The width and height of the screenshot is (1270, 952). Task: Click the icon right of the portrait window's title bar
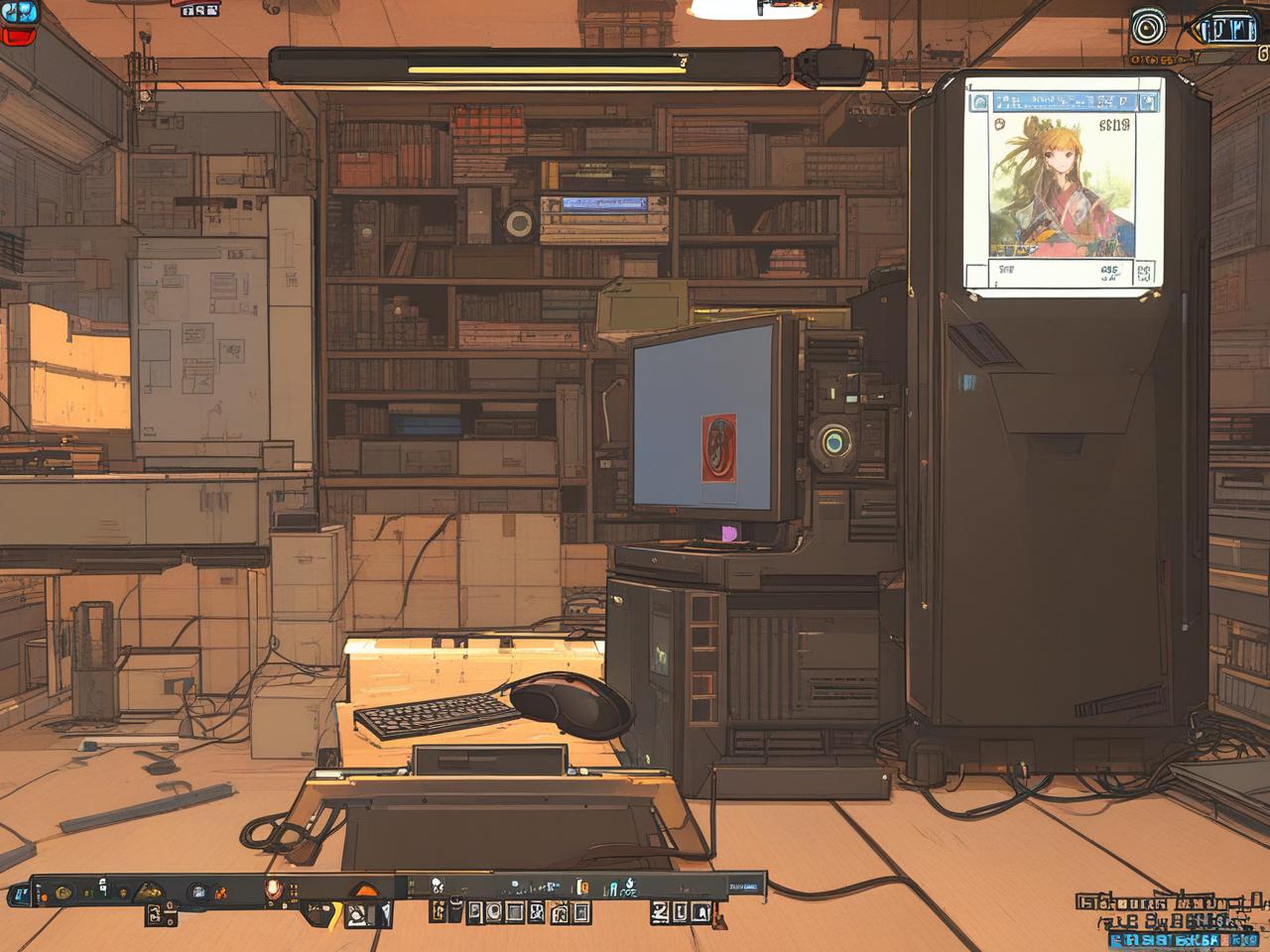click(1150, 102)
